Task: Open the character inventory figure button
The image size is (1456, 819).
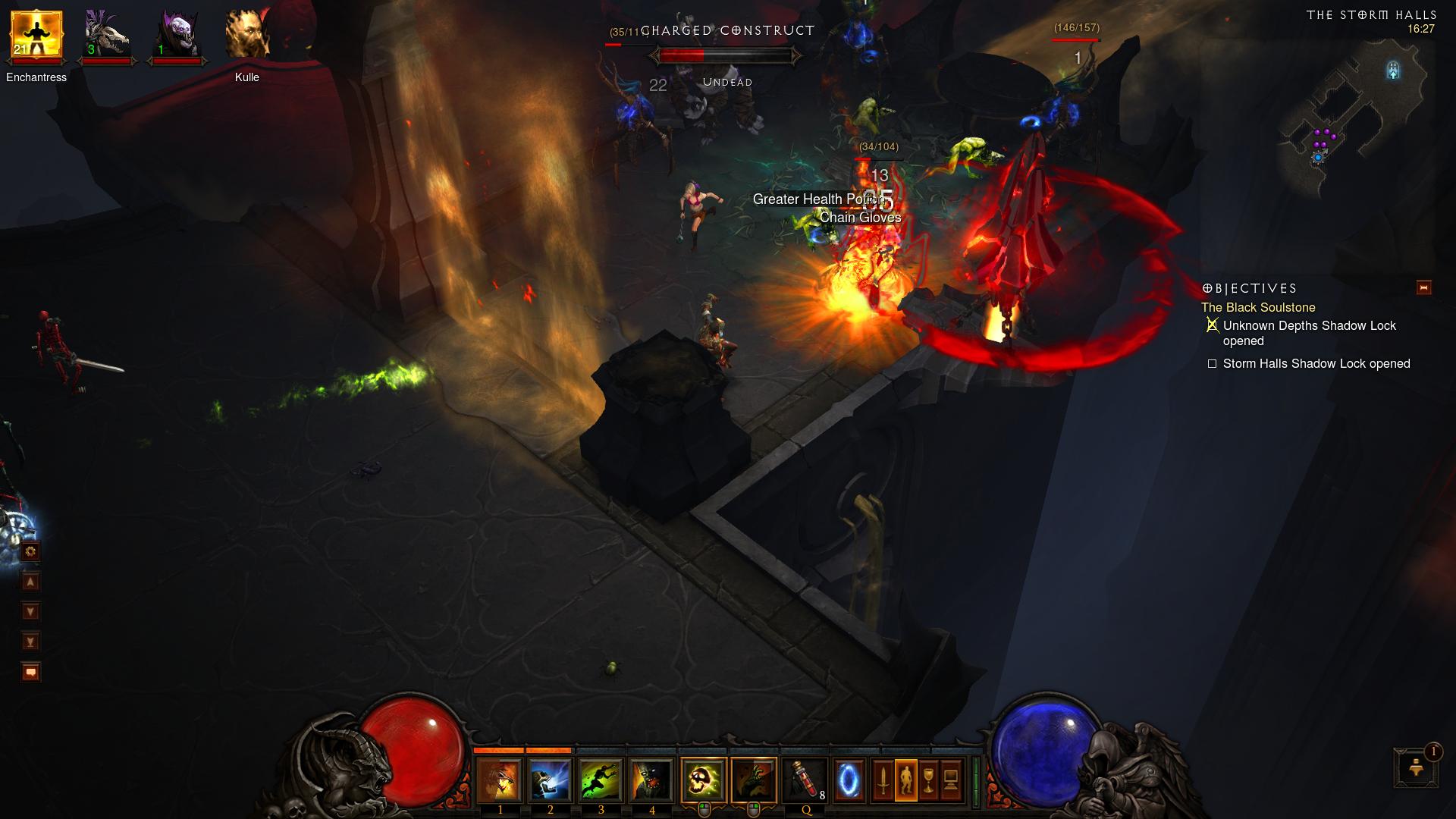Action: pyautogui.click(x=905, y=780)
